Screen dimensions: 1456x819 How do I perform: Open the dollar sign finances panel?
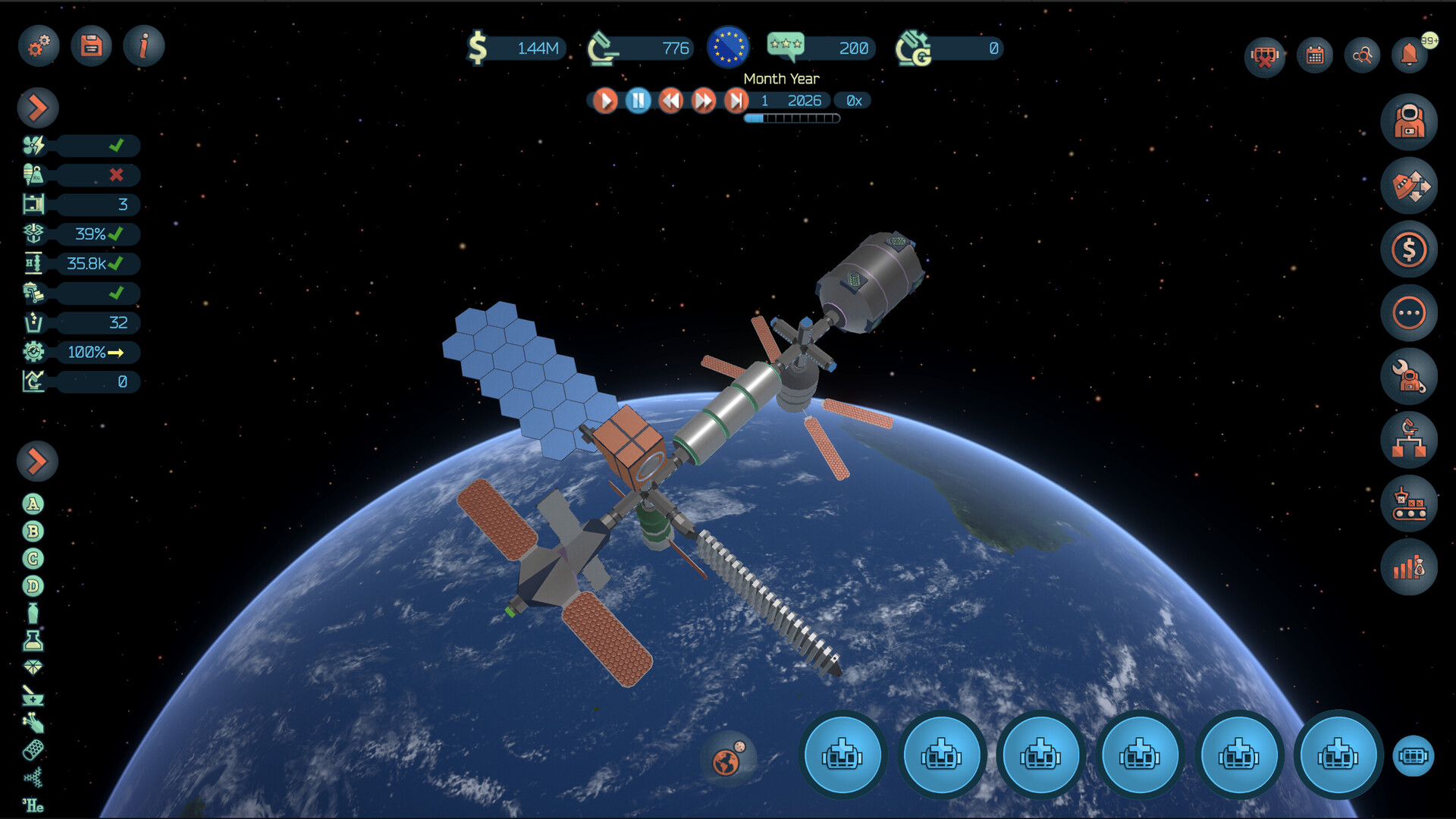1409,249
